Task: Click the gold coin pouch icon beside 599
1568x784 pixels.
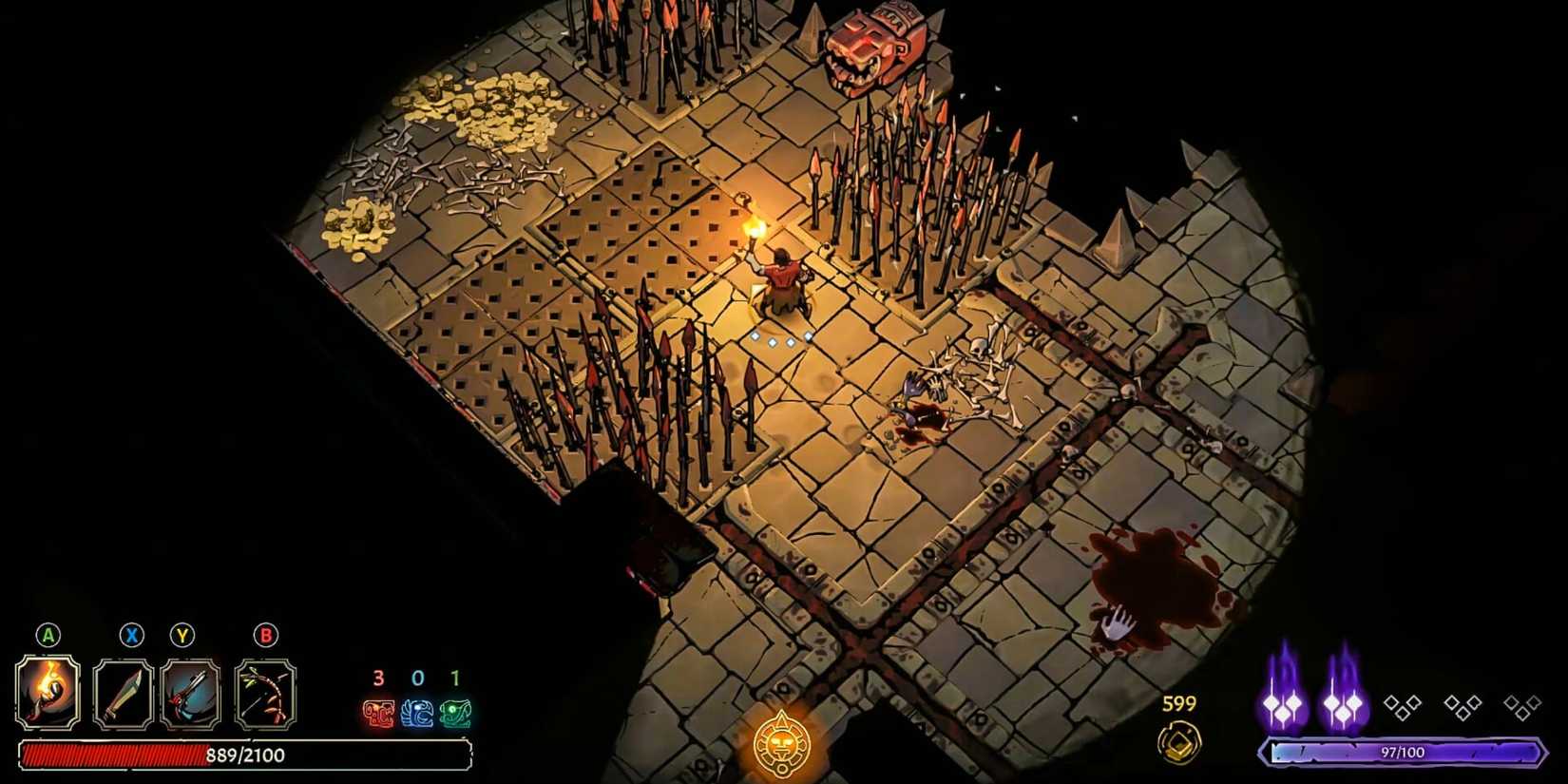Action: click(x=1178, y=740)
